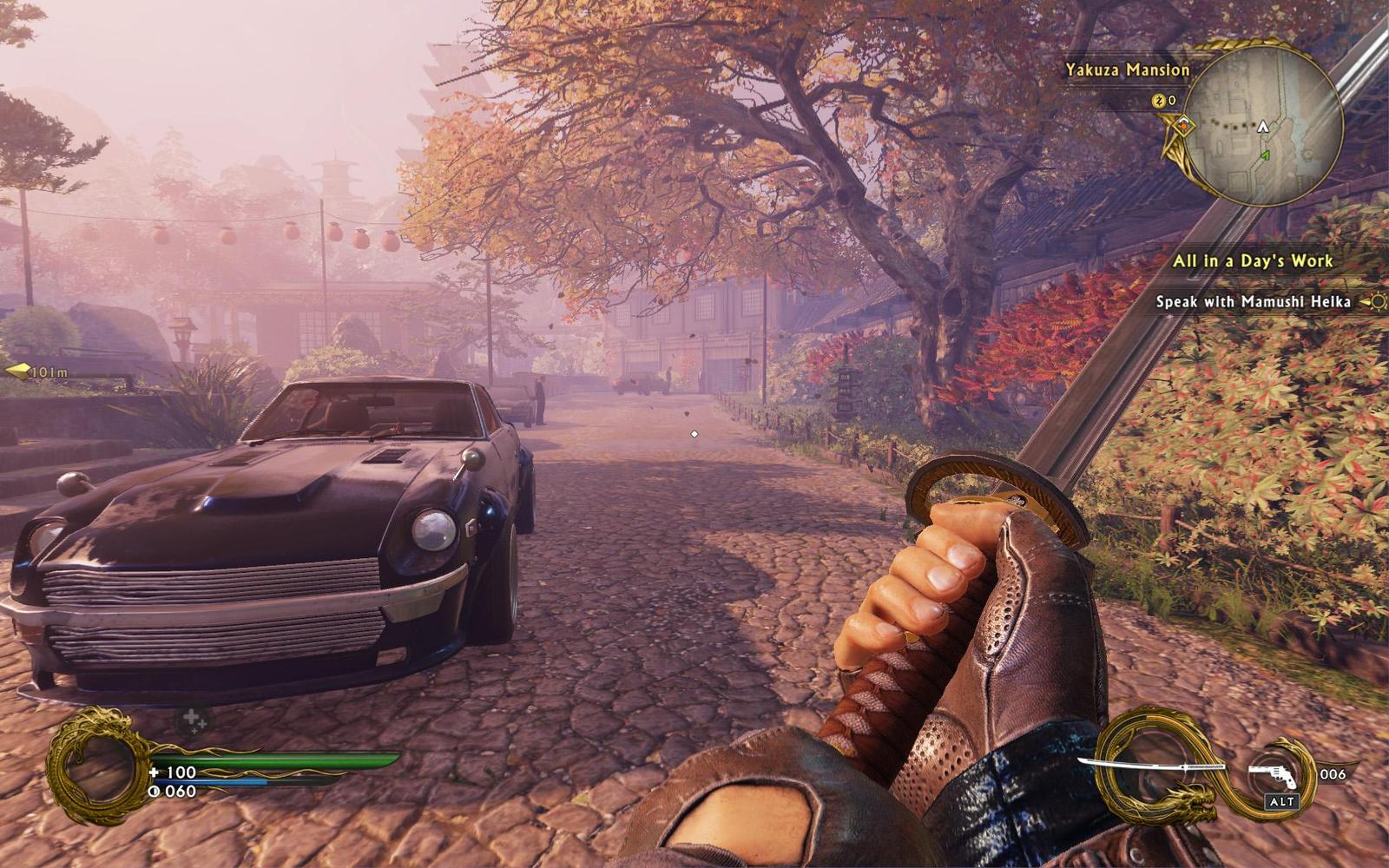Click the ammo icon beside 060
Viewport: 1389px width, 868px height.
[155, 791]
